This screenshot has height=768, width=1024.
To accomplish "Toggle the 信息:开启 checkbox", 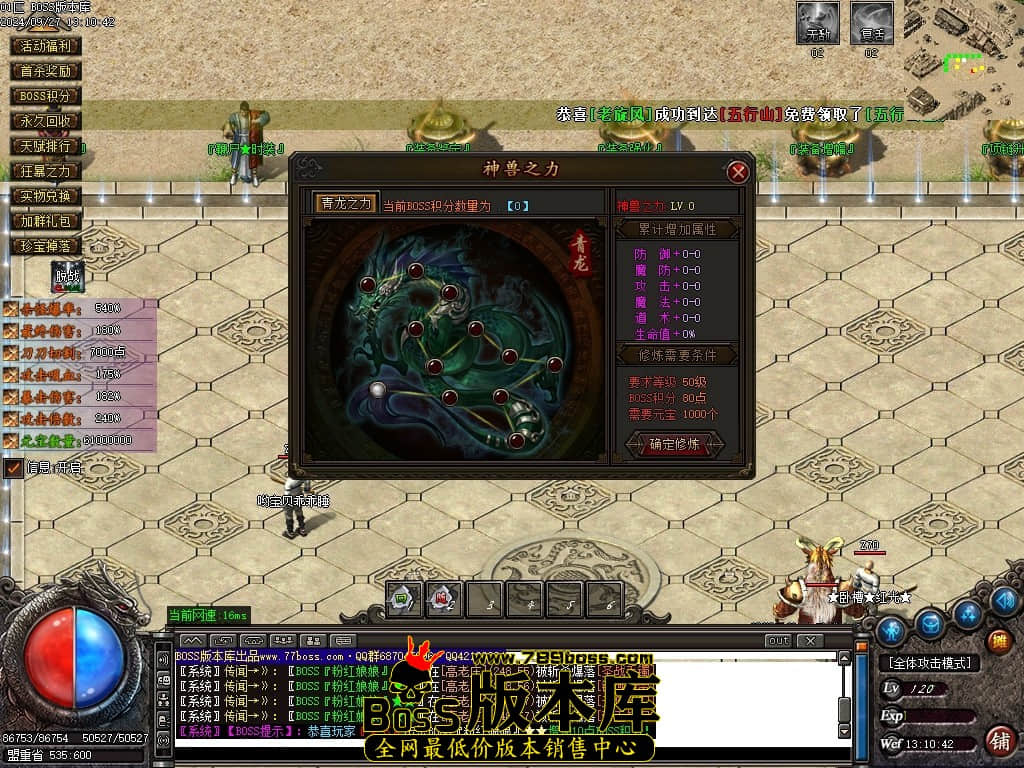I will 14,467.
